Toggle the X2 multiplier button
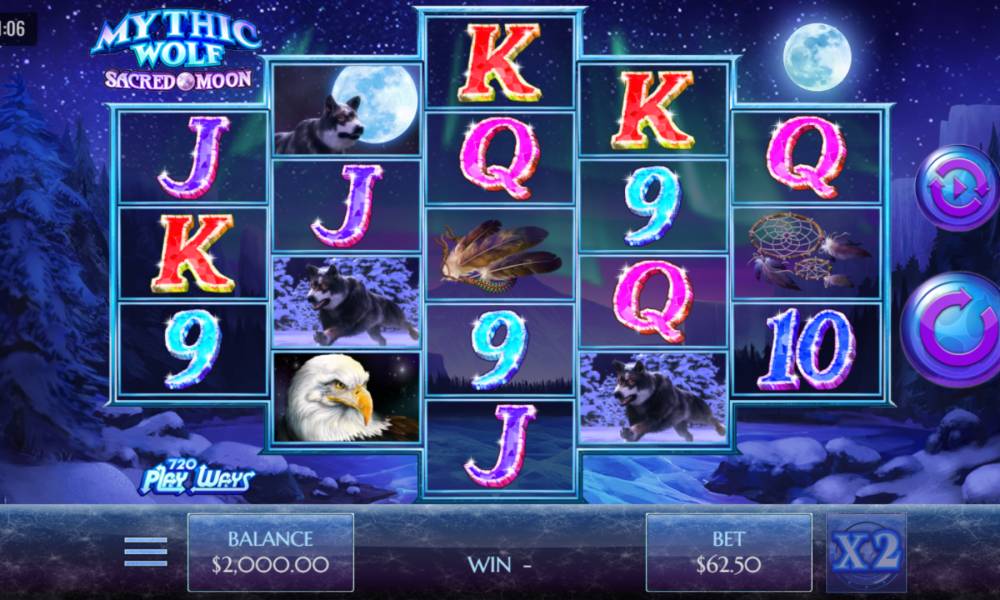1000x600 pixels. 866,552
